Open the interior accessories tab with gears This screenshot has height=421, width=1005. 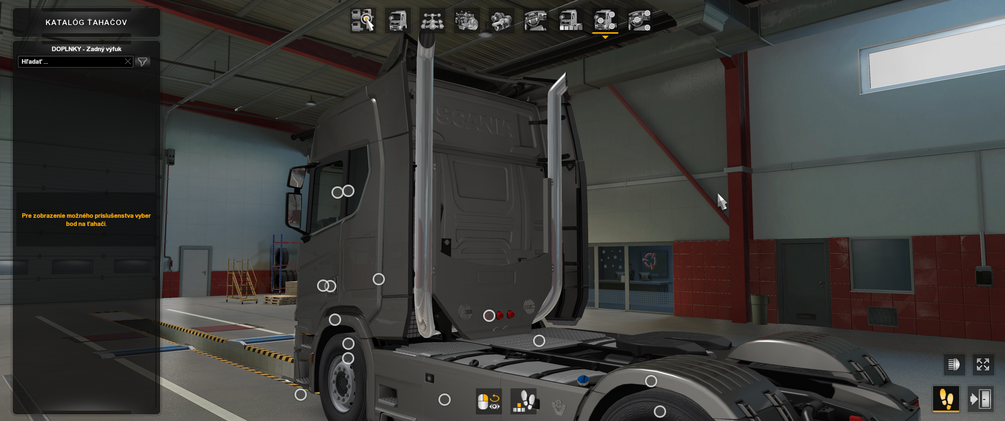pyautogui.click(x=639, y=20)
